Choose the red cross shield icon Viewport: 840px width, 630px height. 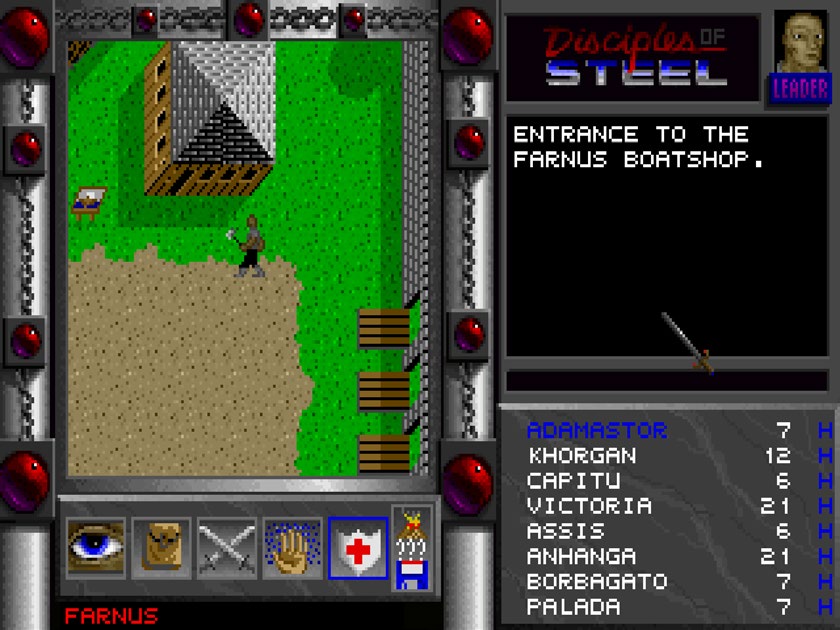click(x=357, y=547)
